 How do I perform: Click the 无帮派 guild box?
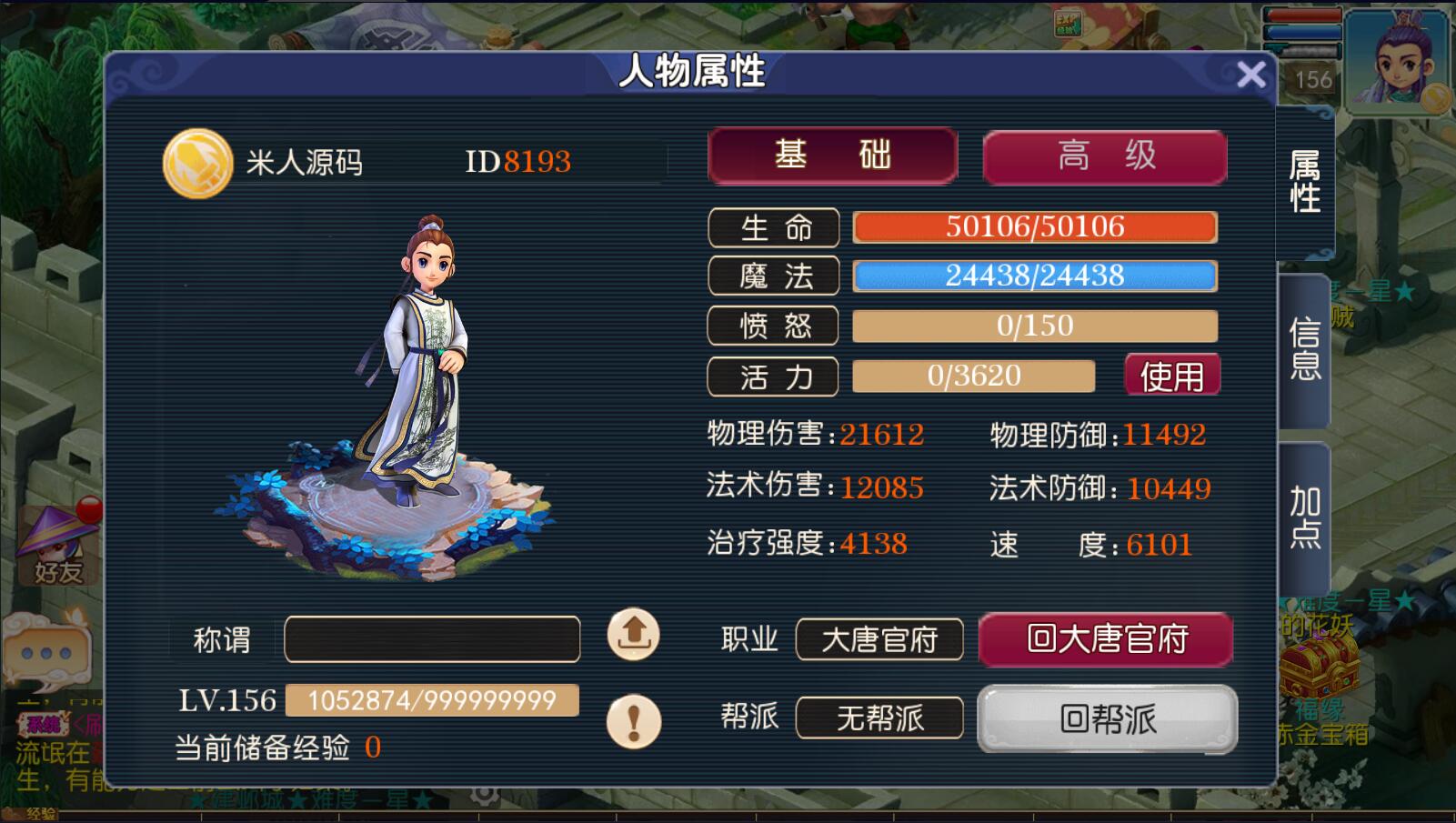click(x=879, y=718)
